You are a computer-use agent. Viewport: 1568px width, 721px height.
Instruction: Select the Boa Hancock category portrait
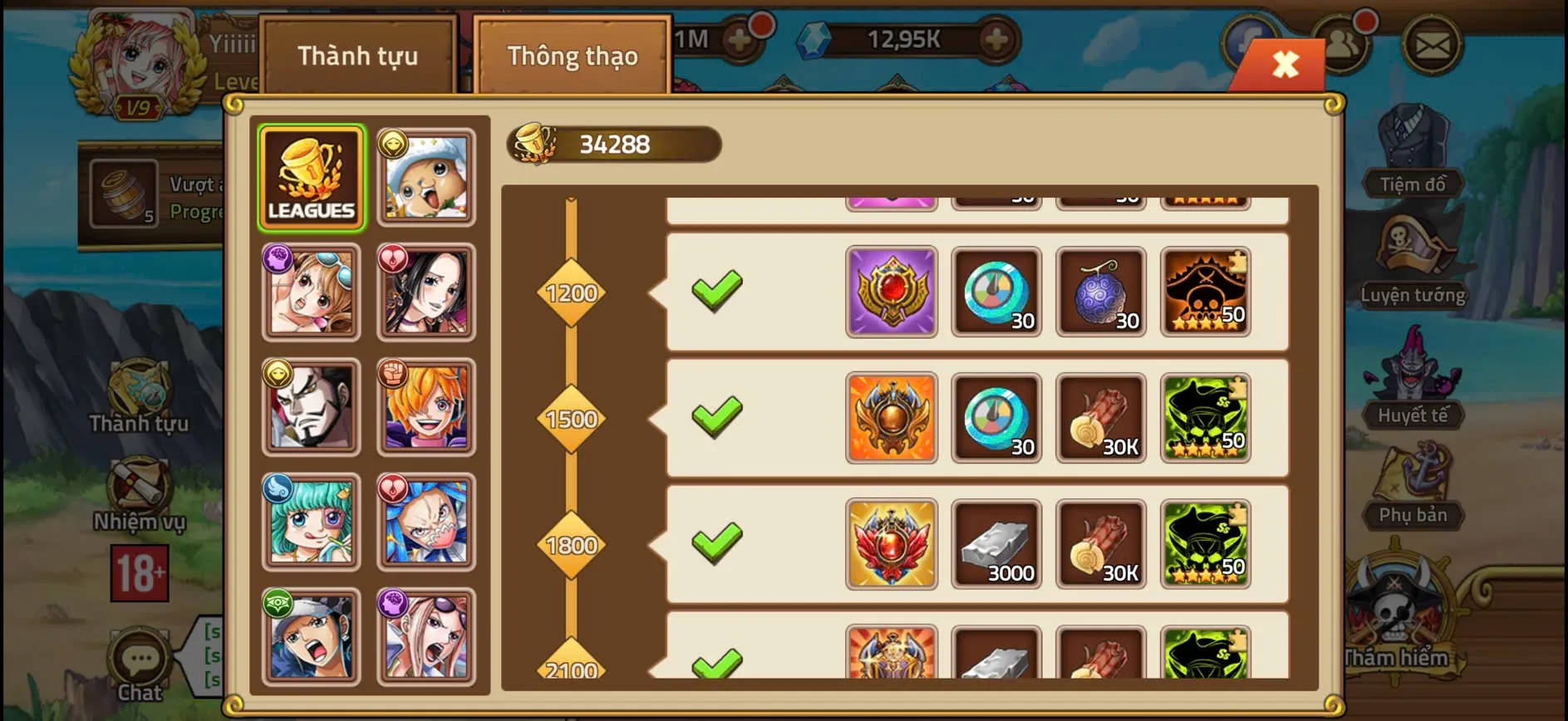(426, 290)
